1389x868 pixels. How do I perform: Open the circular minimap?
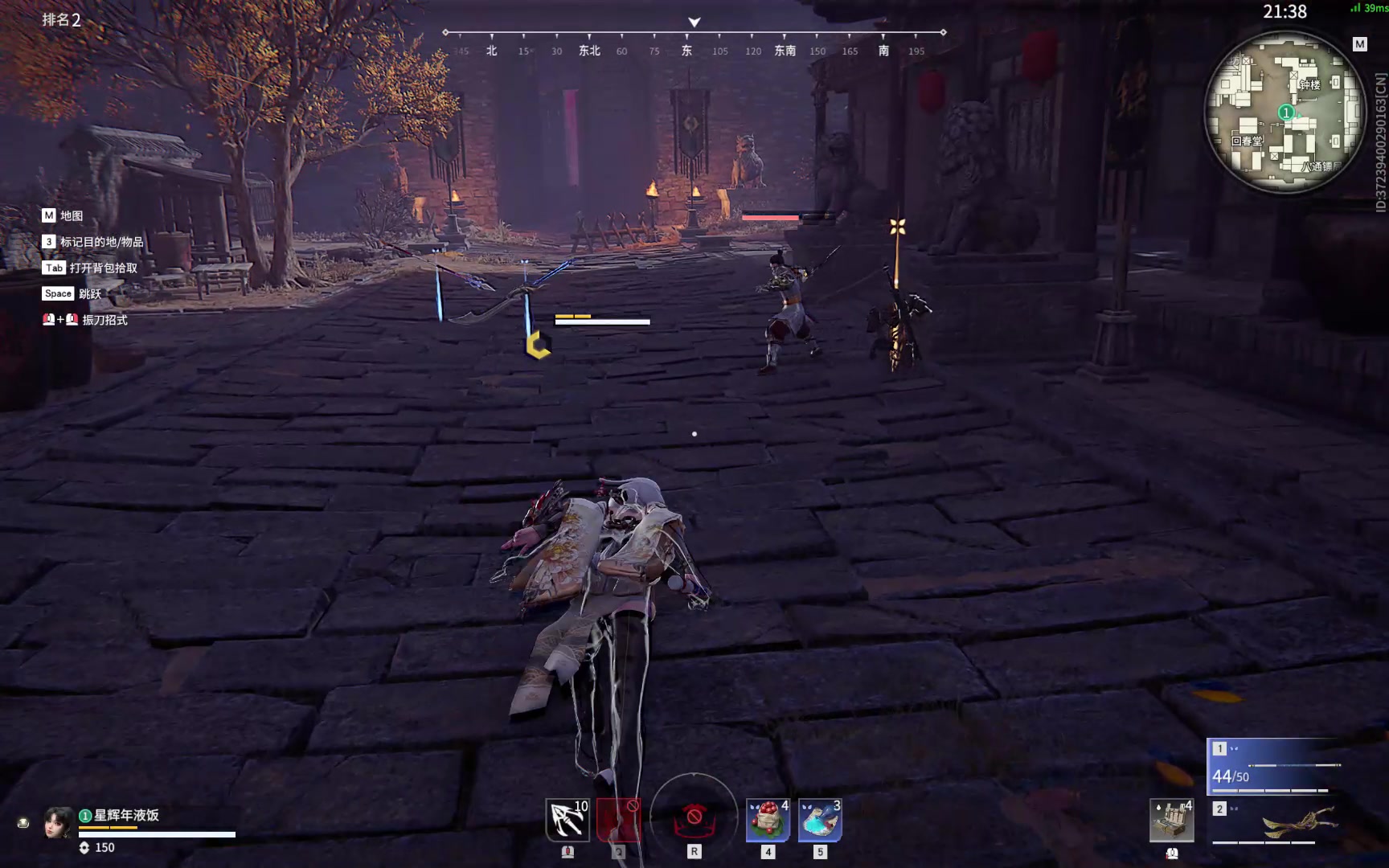[1285, 113]
